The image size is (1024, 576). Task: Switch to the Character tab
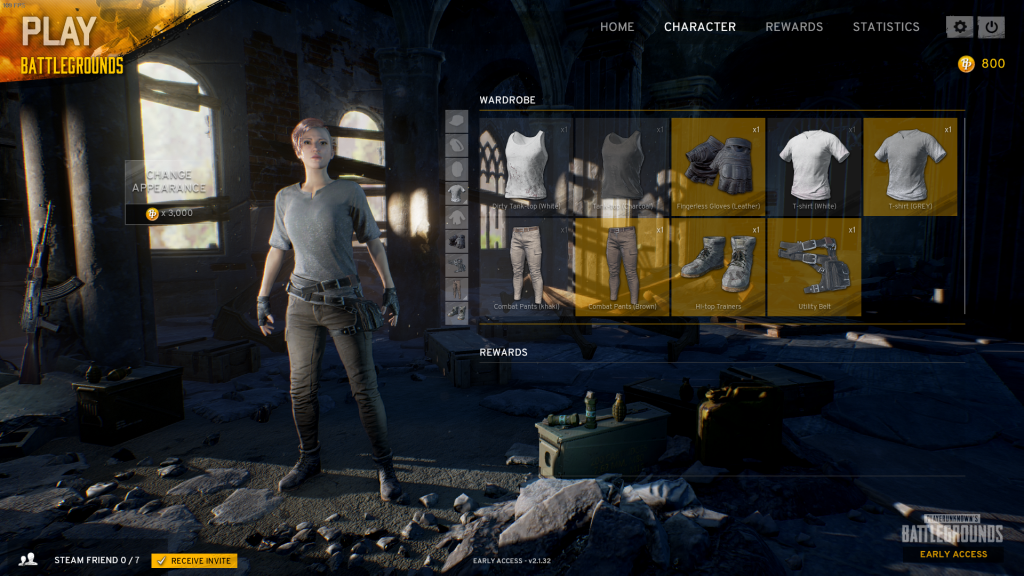tap(699, 27)
